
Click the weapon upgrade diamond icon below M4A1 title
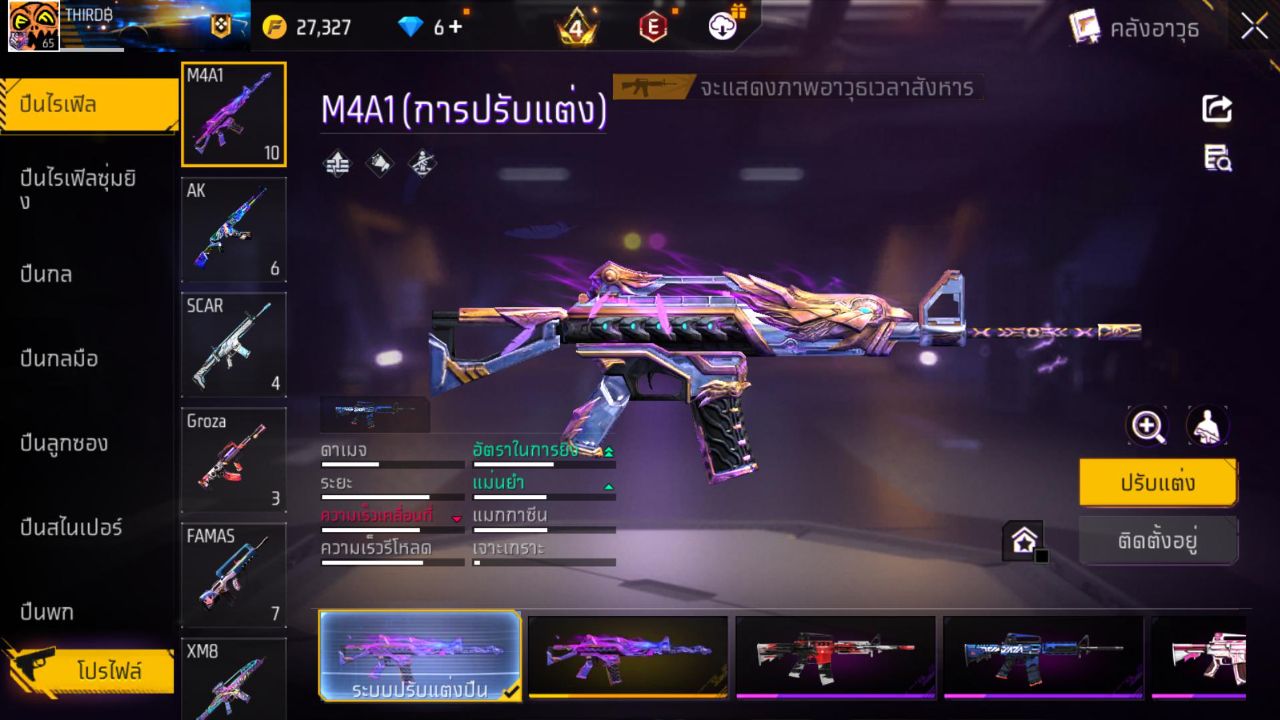tap(335, 163)
